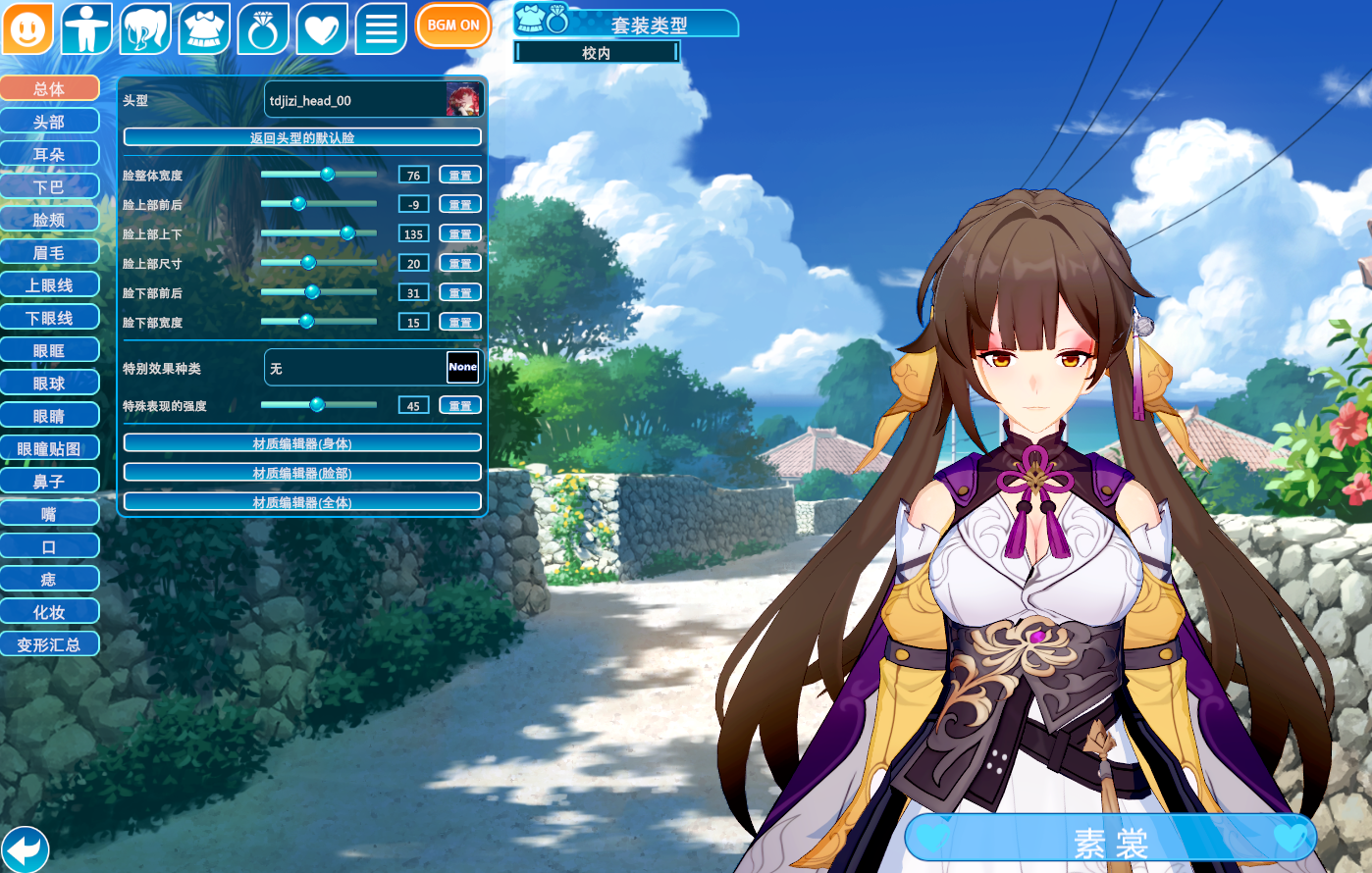Open the 特别效果种类 selector
The height and width of the screenshot is (873, 1372).
tap(374, 368)
